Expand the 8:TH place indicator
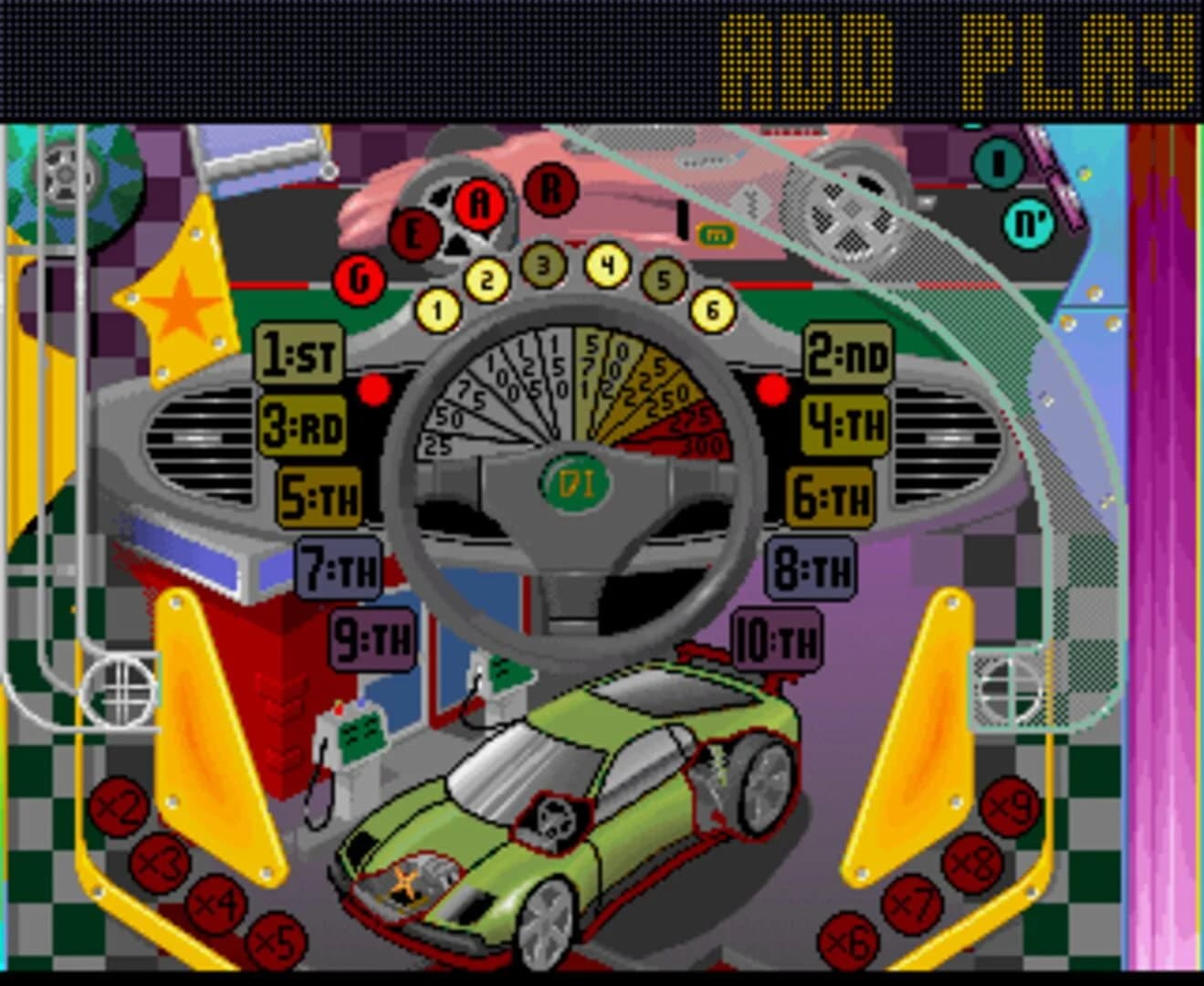Screen dimensions: 1204x986 coord(811,568)
